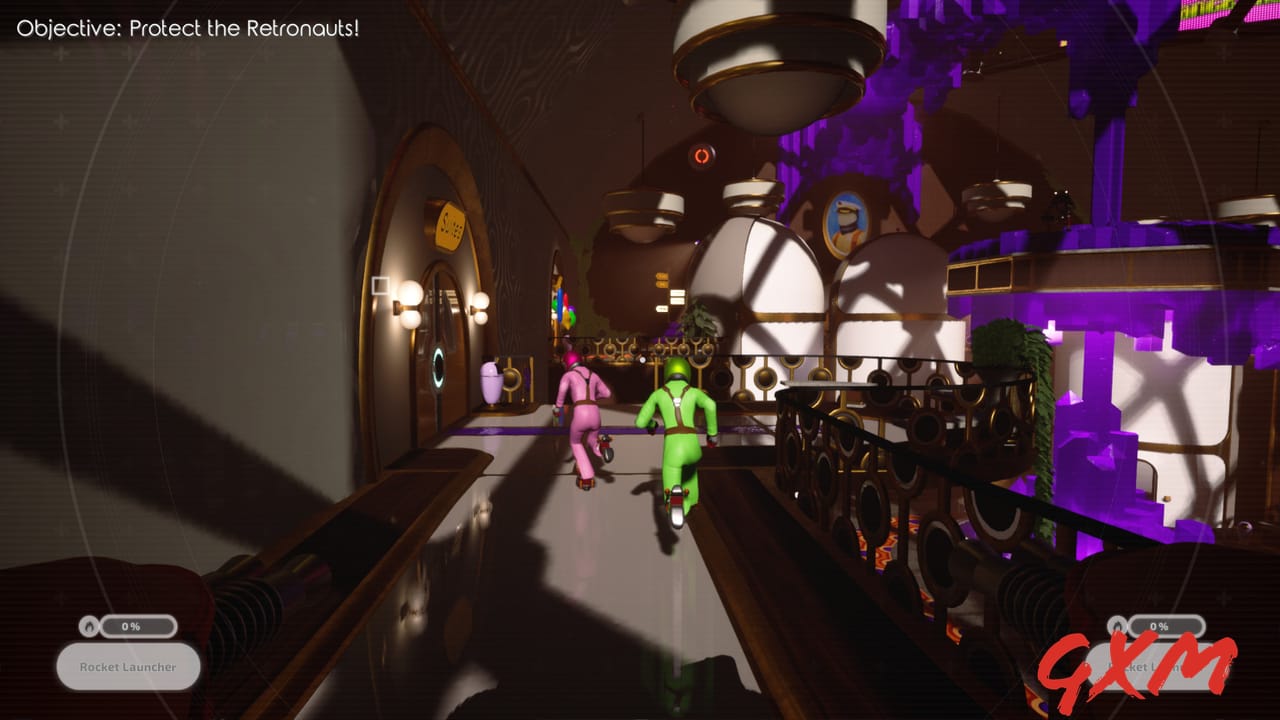This screenshot has height=720, width=1280.
Task: Click the square target marker near the door
Action: point(382,287)
